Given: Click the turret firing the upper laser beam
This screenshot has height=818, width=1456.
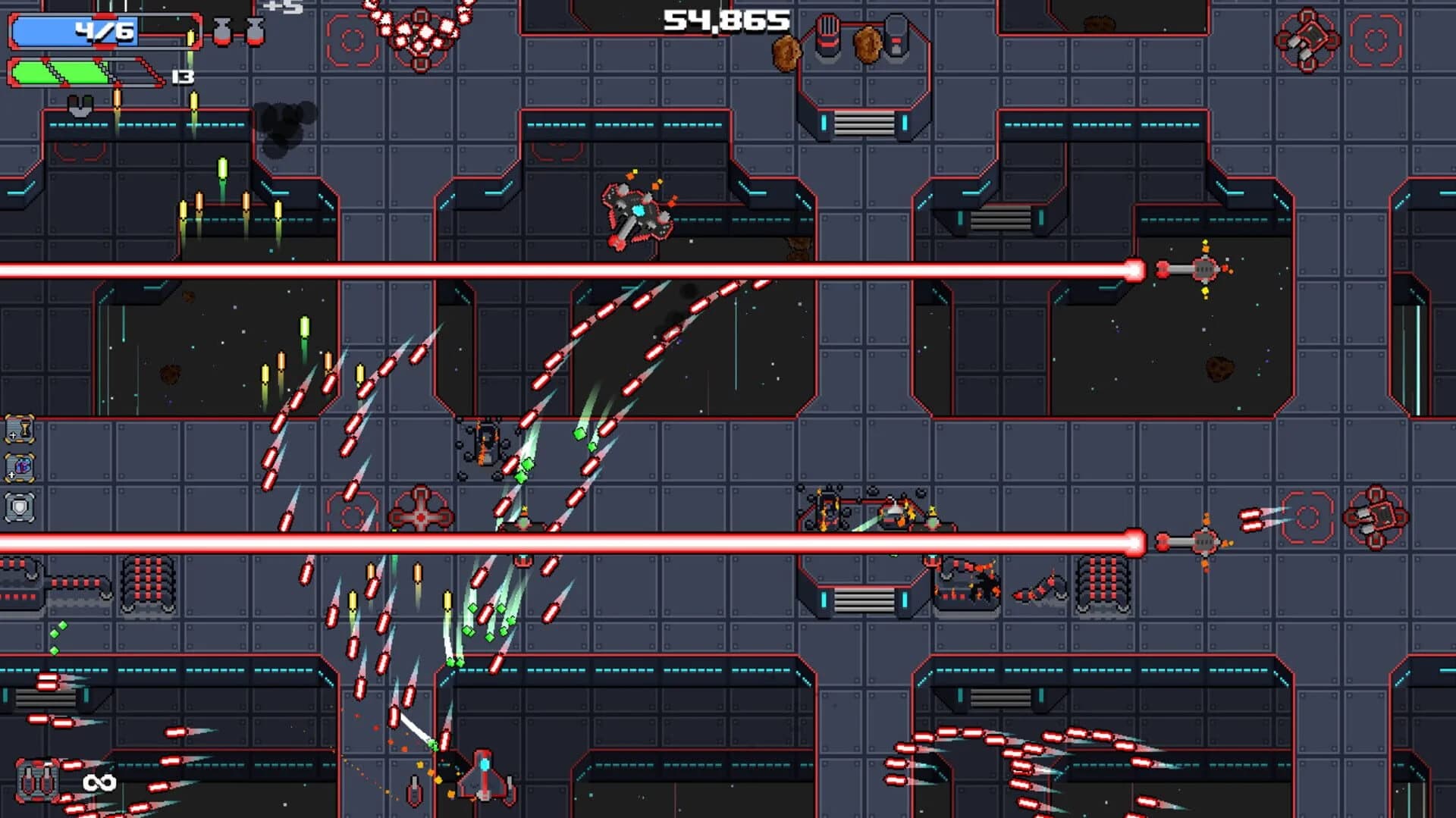Looking at the screenshot, I should pyautogui.click(x=1204, y=268).
